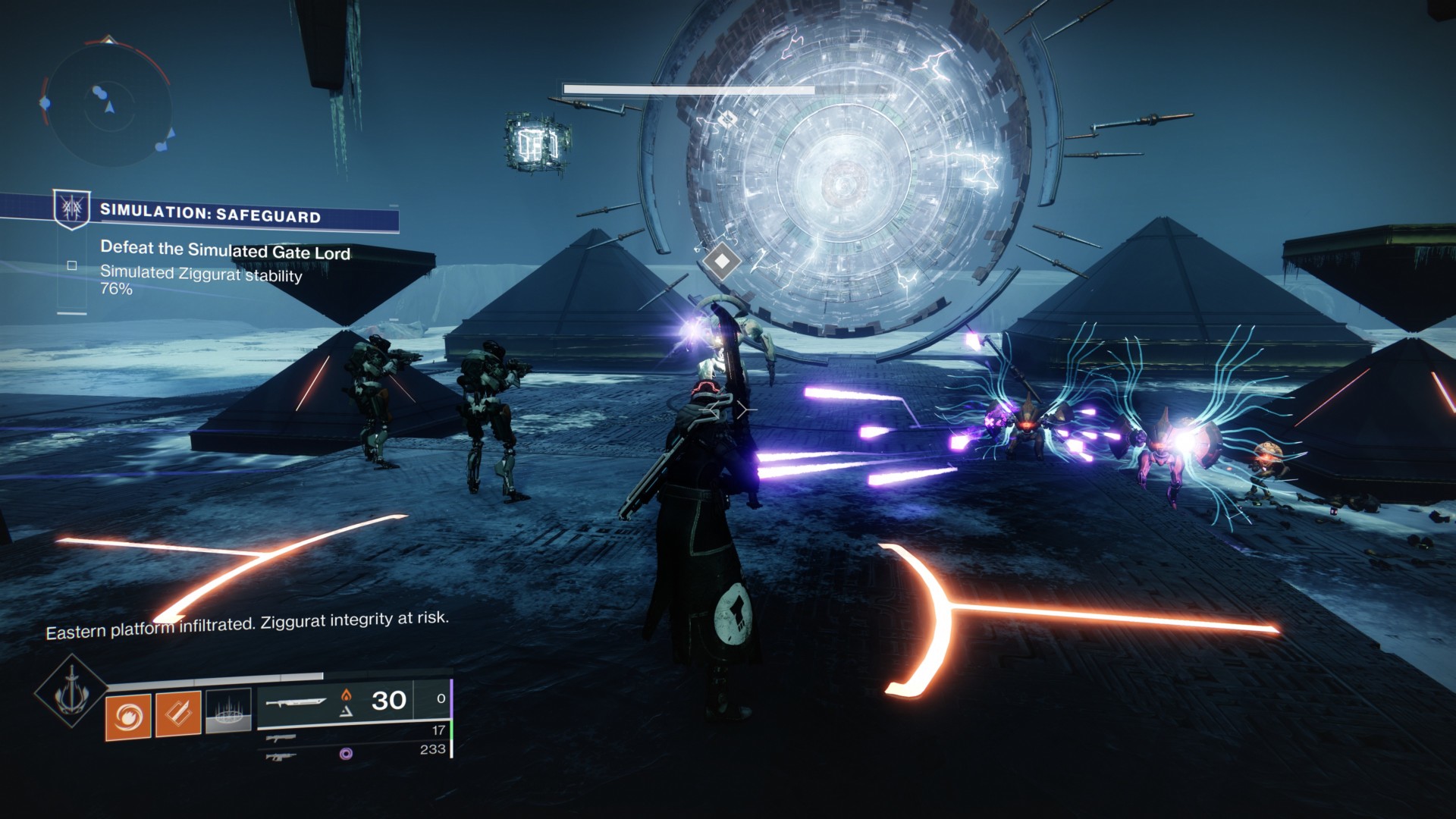Viewport: 1456px width, 819px height.
Task: Trigger the orange melee knife ability
Action: (x=178, y=714)
